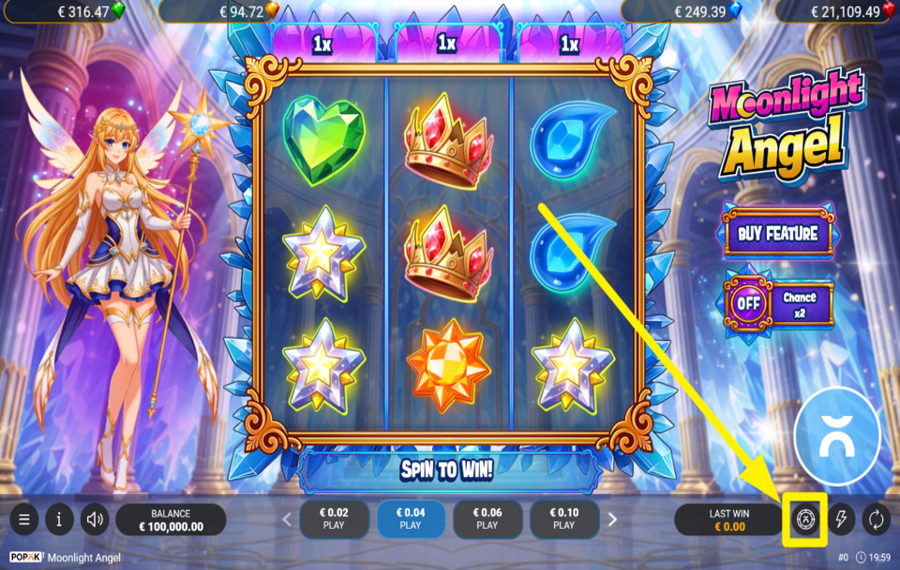
Task: Open the Buy Feature panel
Action: 778,234
